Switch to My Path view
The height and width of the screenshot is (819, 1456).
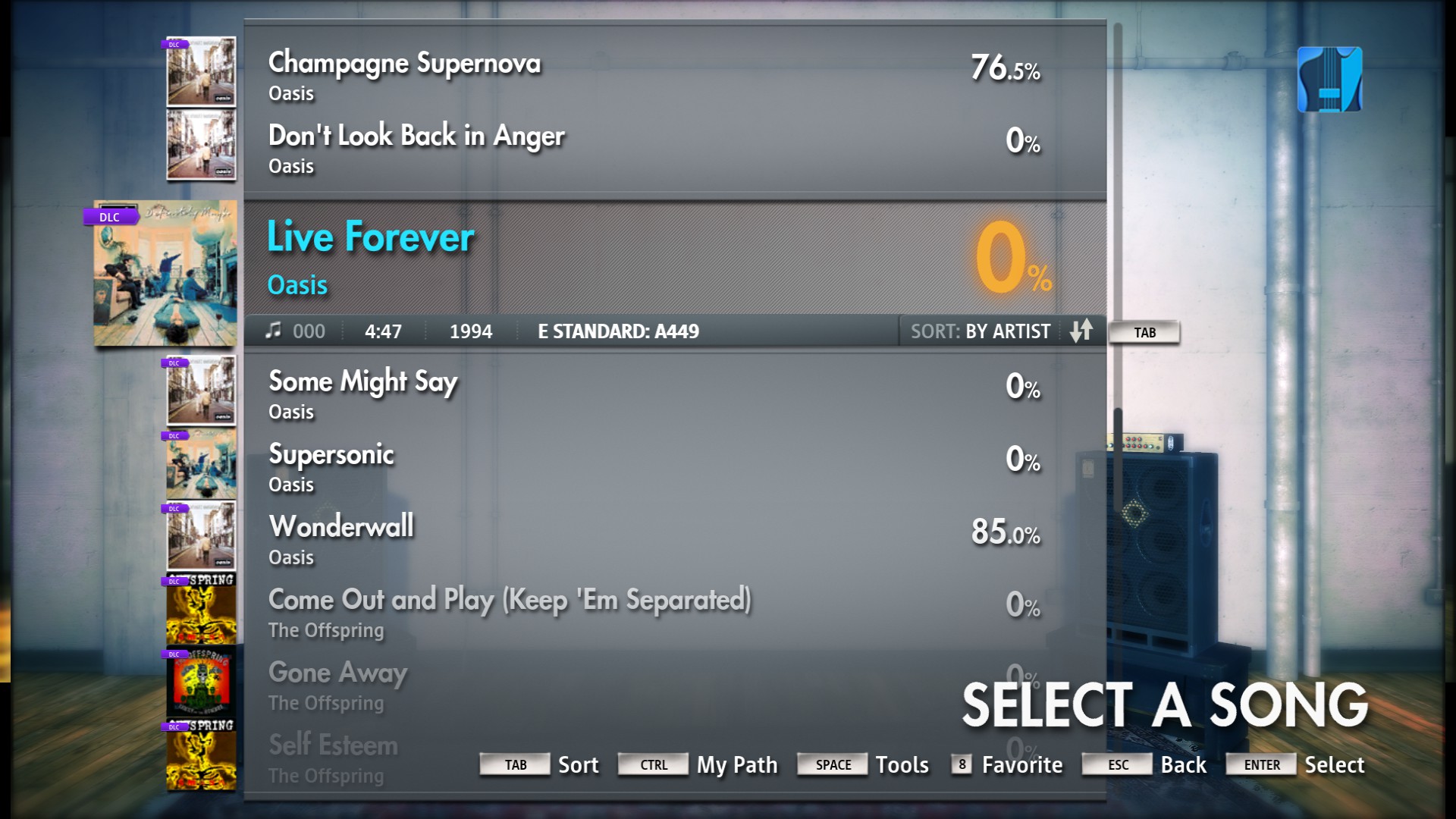[x=736, y=764]
